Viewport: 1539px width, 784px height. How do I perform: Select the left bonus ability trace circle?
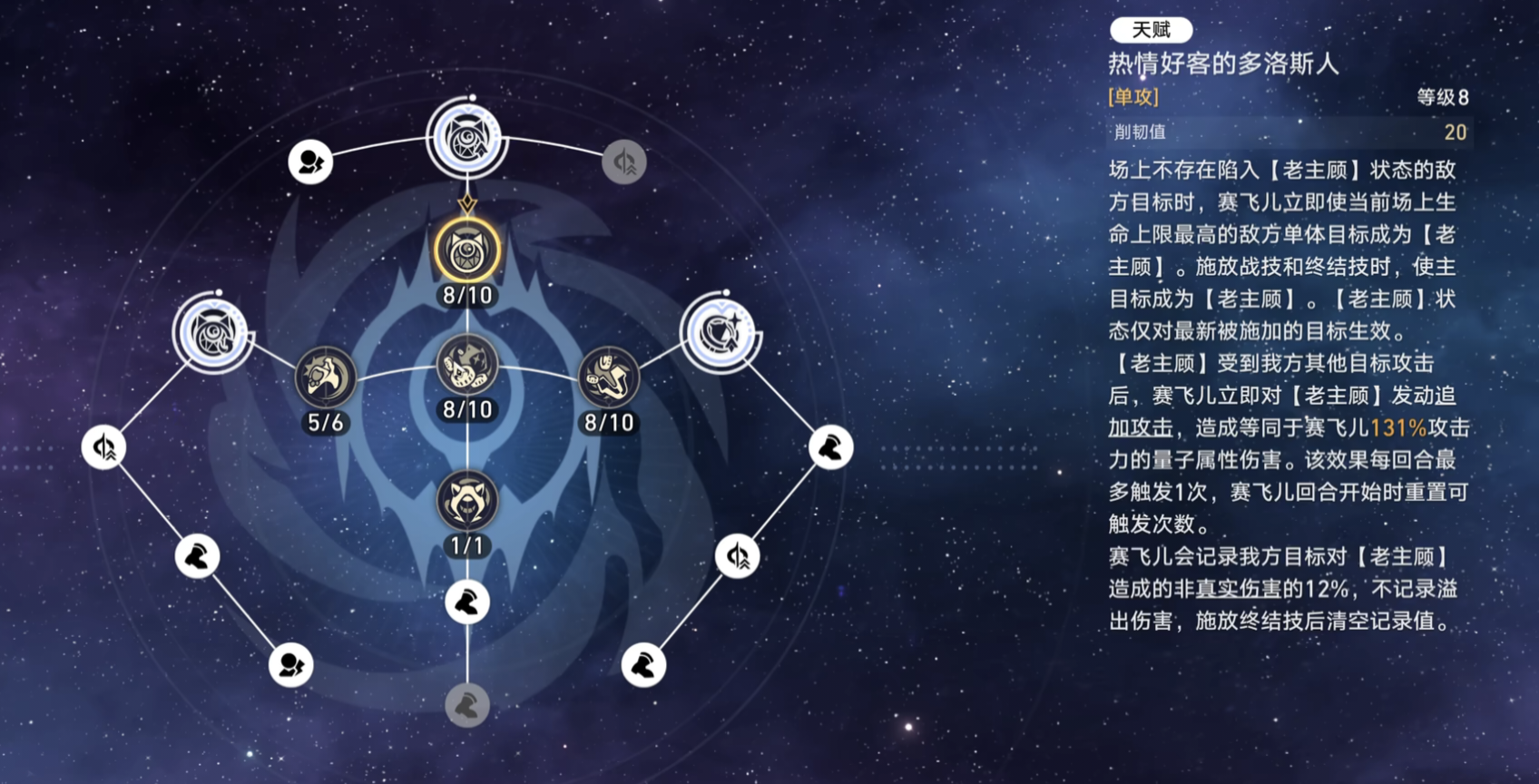[x=211, y=336]
